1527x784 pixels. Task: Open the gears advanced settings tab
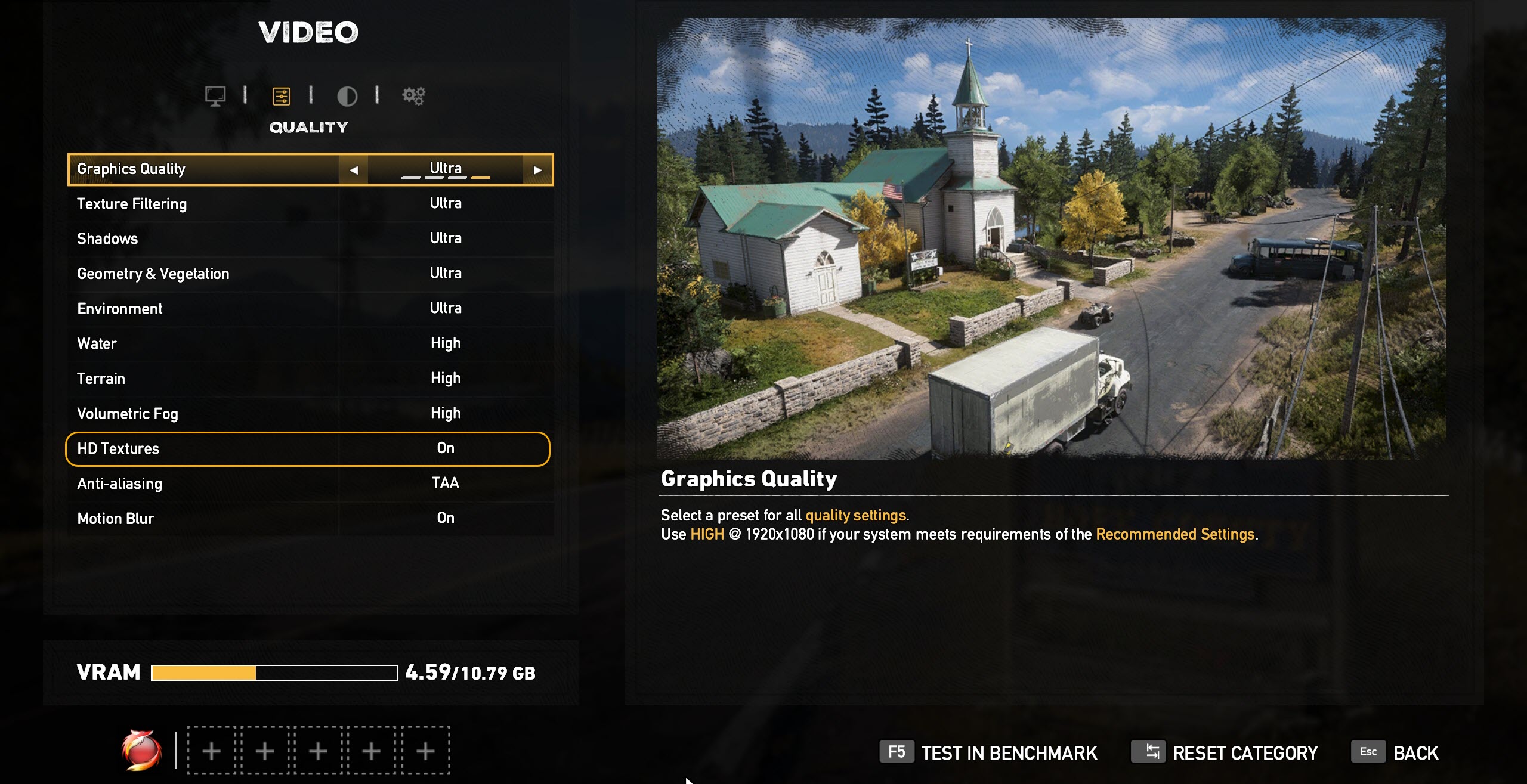tap(413, 95)
